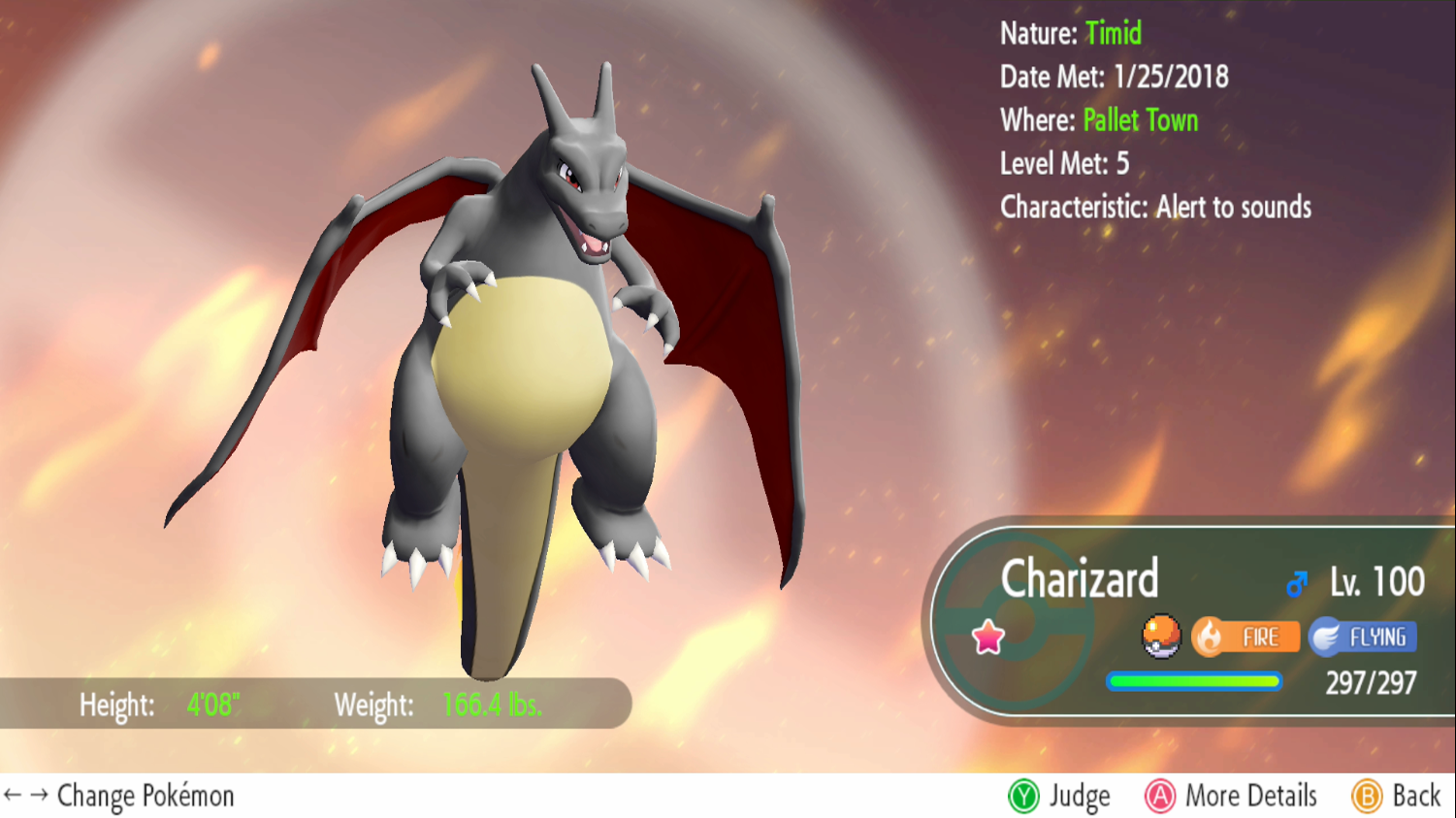Toggle the pink star favorite mark
1456x818 pixels.
coord(987,638)
